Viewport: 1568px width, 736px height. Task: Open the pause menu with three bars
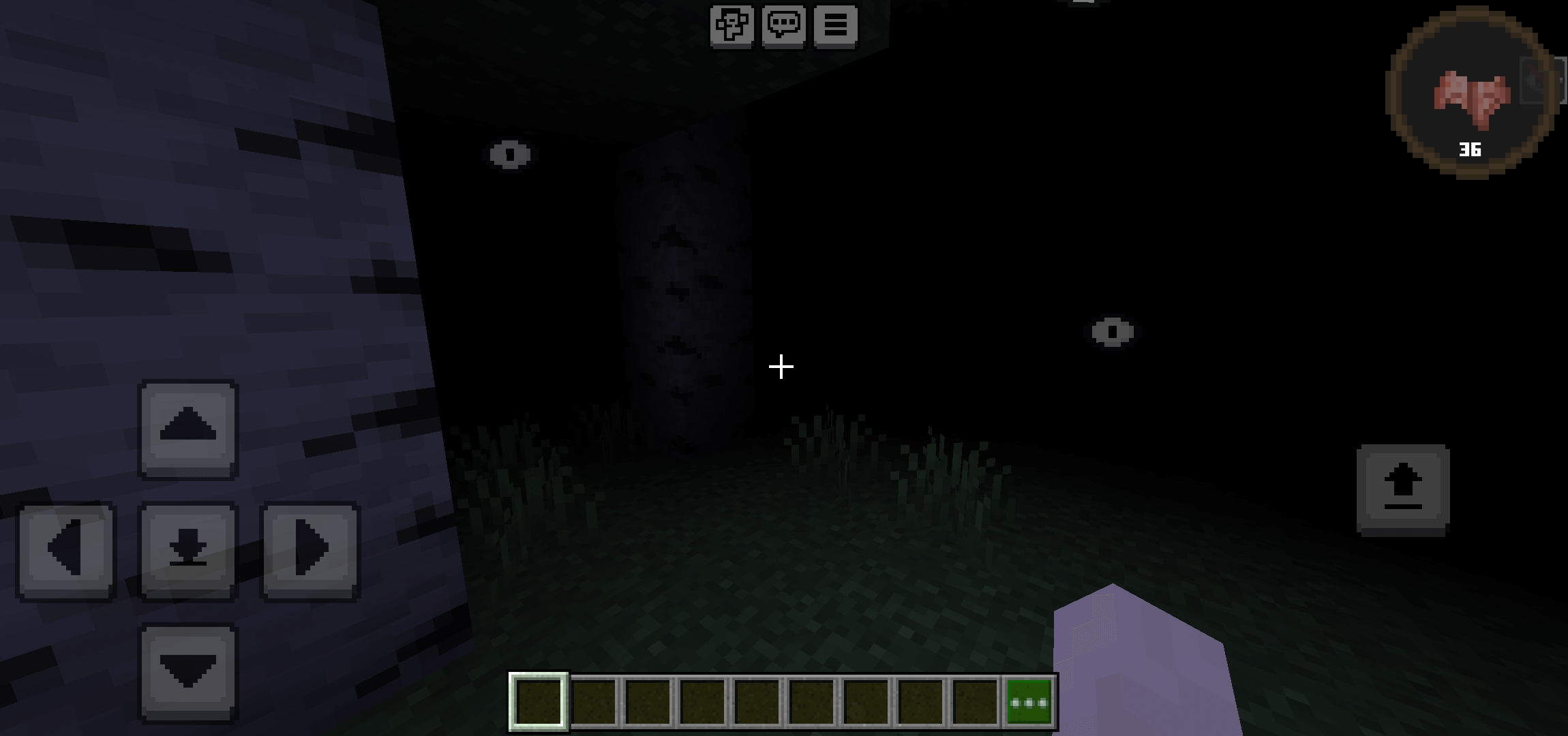(836, 26)
